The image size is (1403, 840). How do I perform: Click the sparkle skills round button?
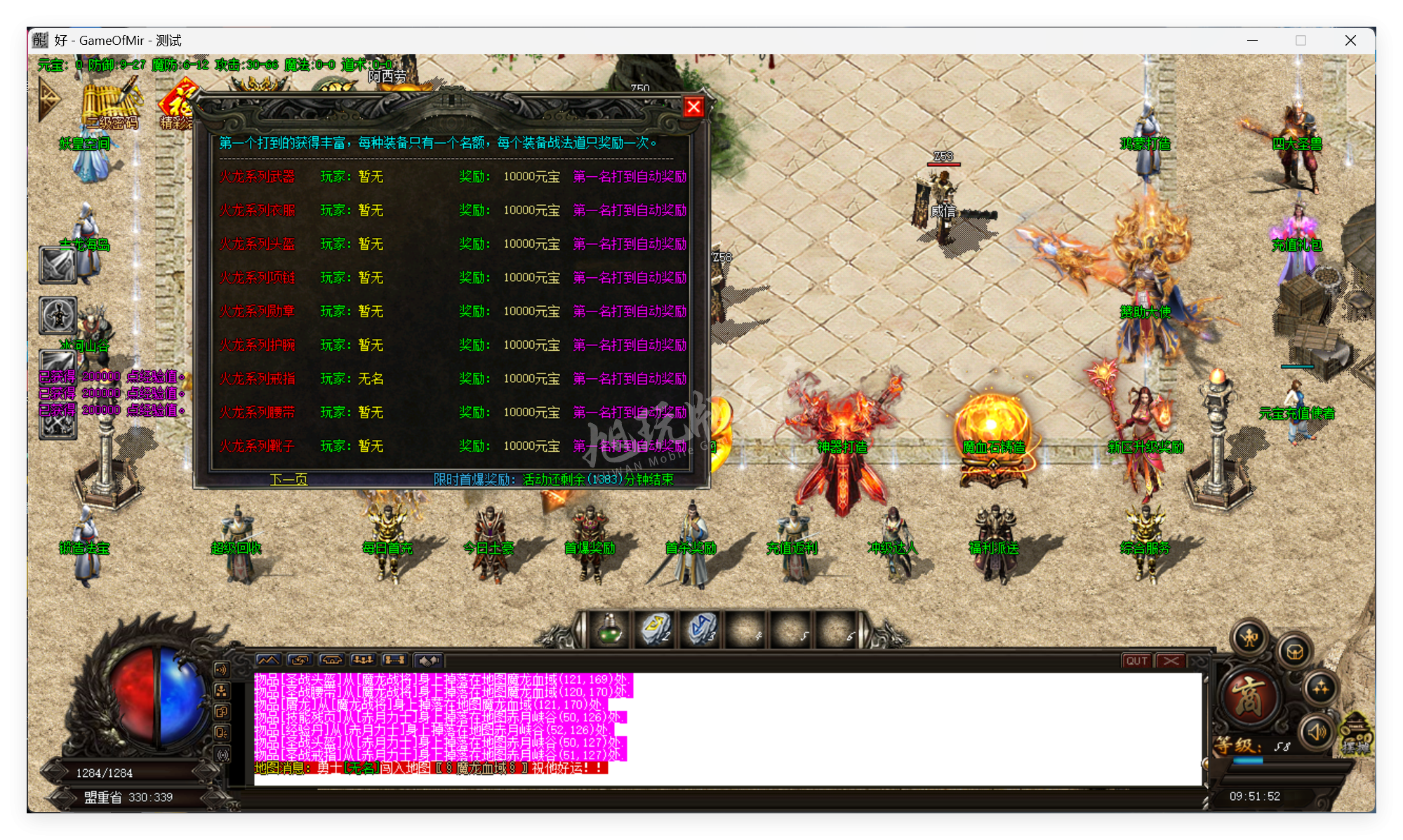click(1320, 688)
